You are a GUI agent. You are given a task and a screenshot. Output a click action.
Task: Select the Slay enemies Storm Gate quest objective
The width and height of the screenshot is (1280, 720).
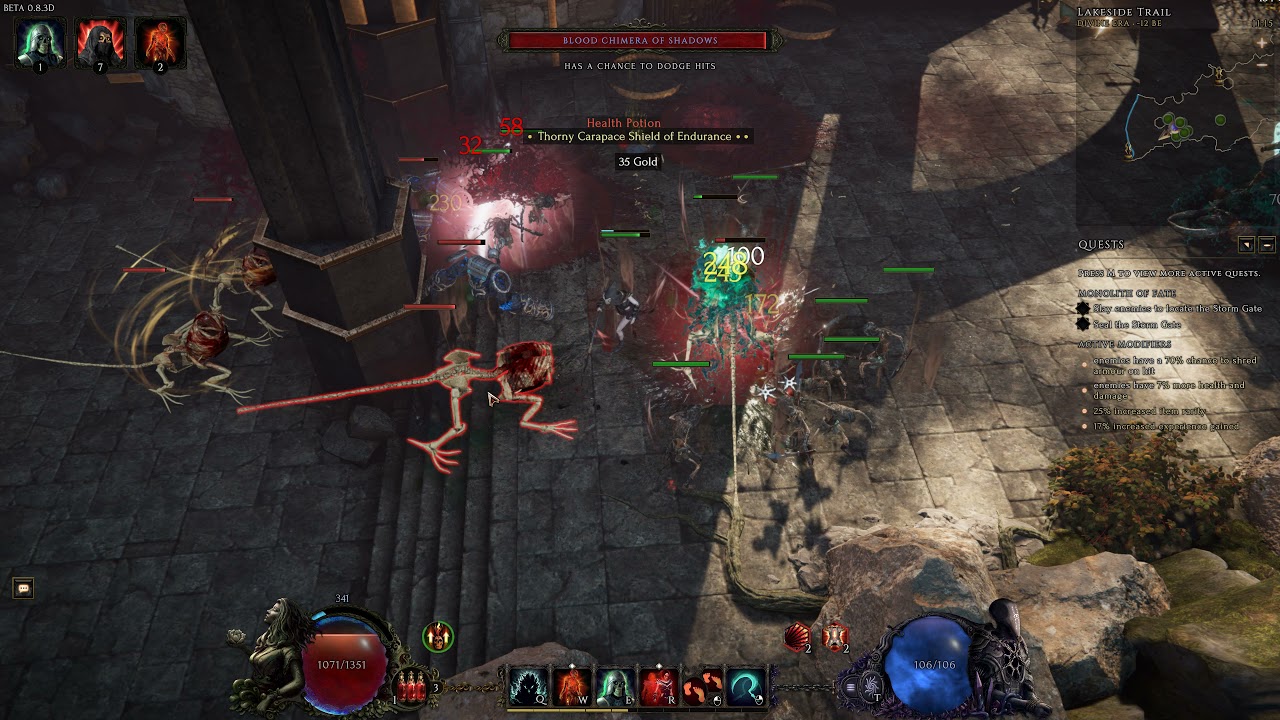pyautogui.click(x=1170, y=309)
